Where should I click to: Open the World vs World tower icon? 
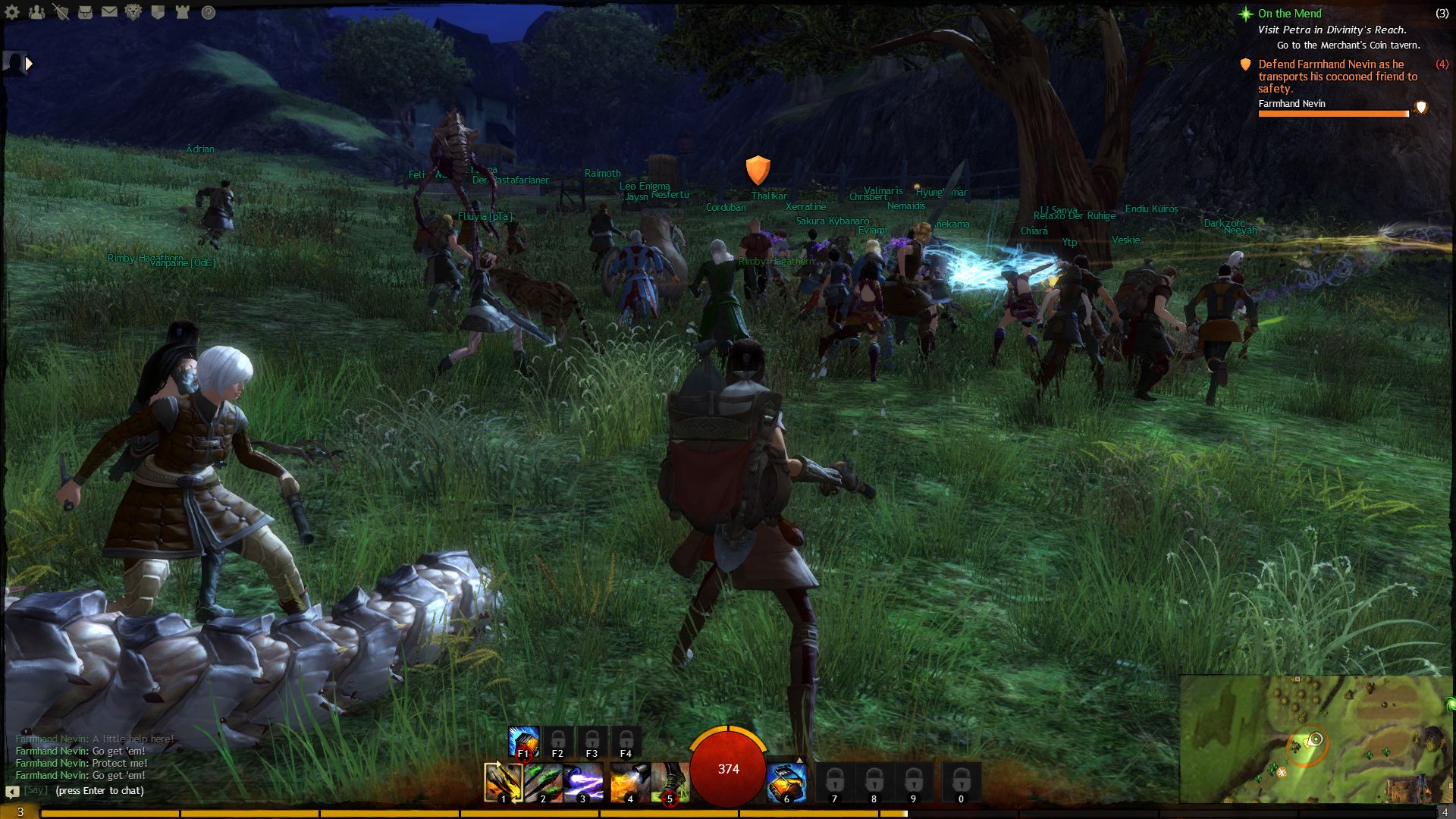(x=182, y=12)
